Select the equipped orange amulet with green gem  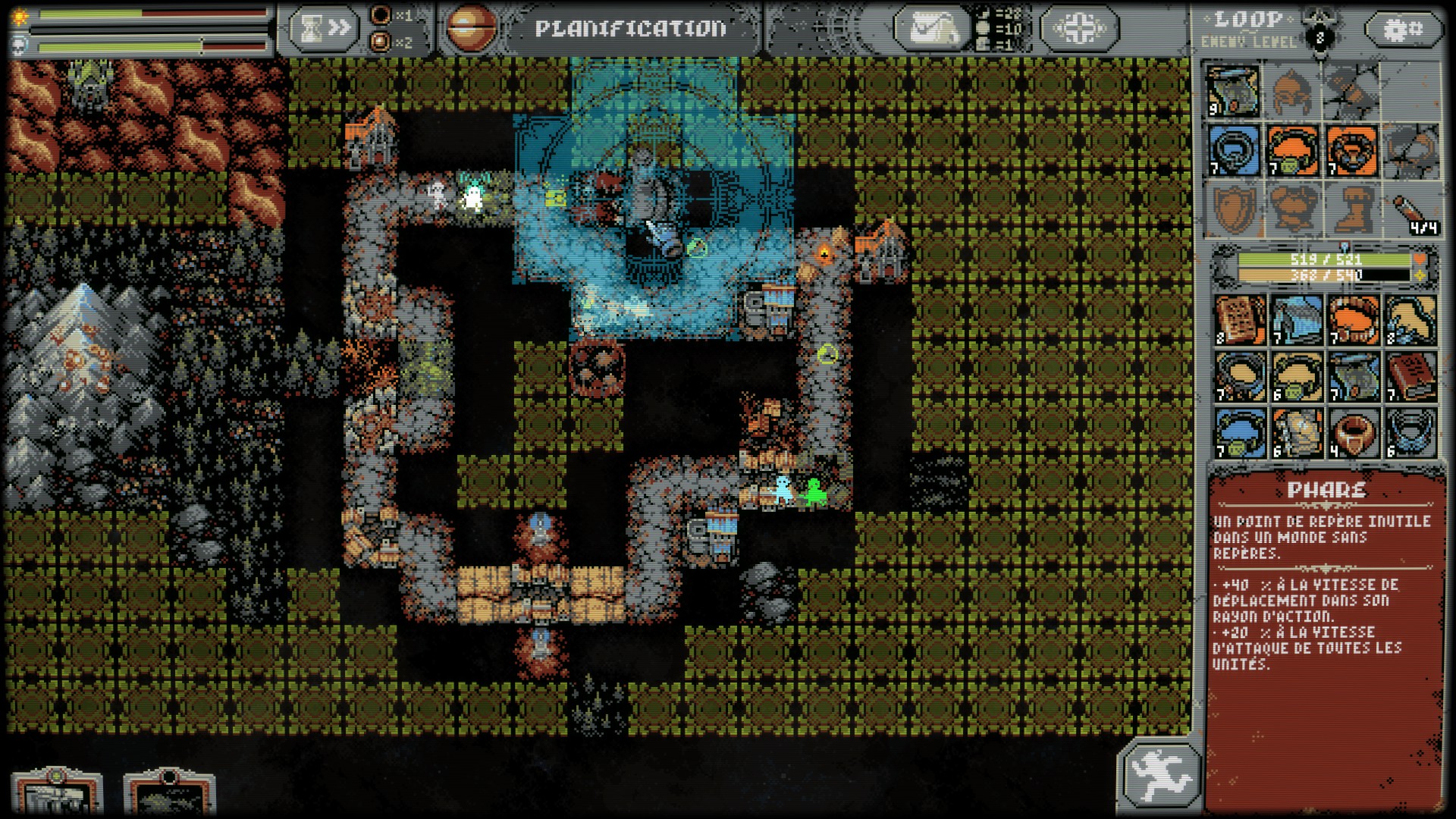click(1293, 150)
